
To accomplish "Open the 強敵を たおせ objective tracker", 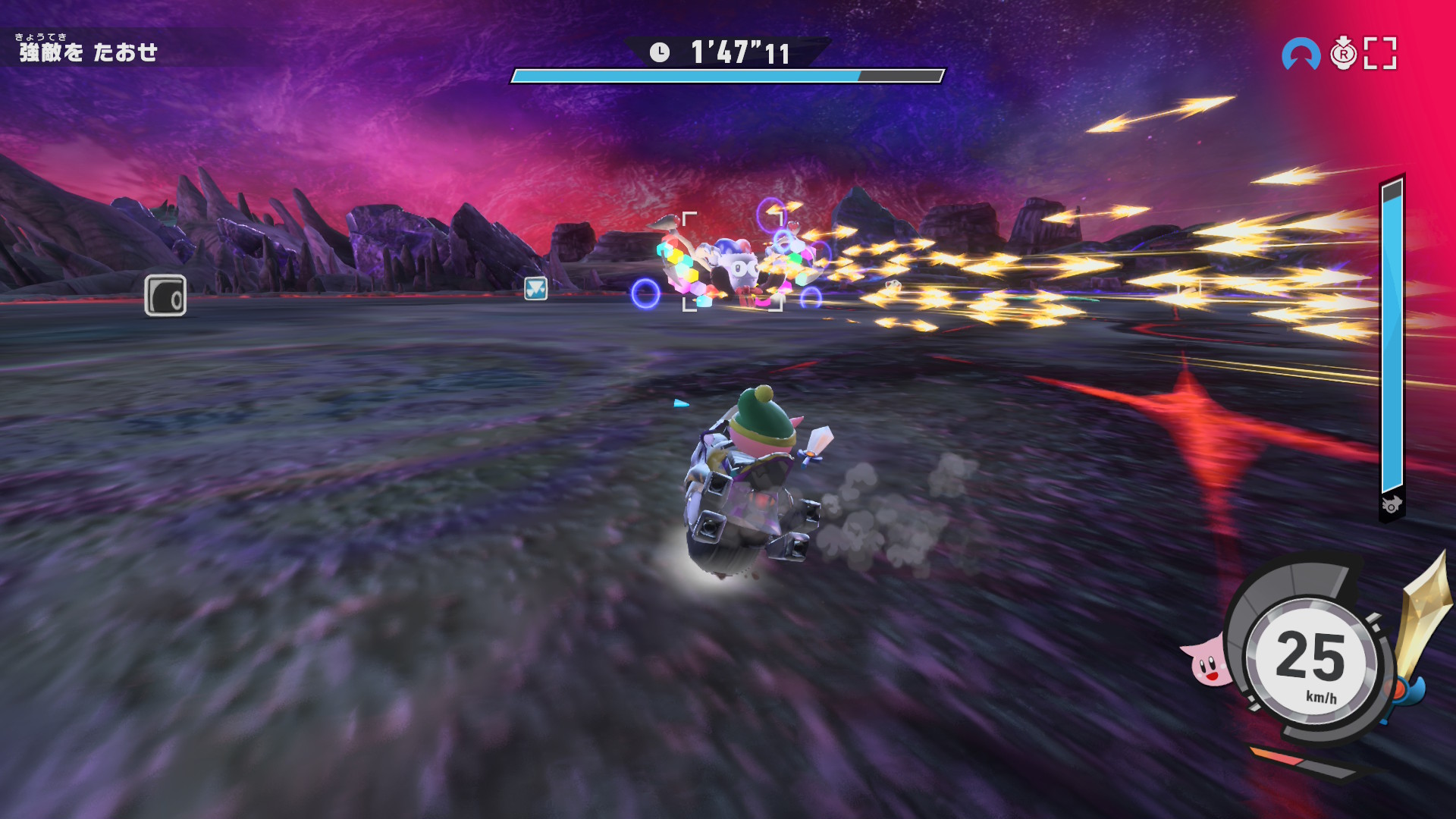I will (x=88, y=51).
